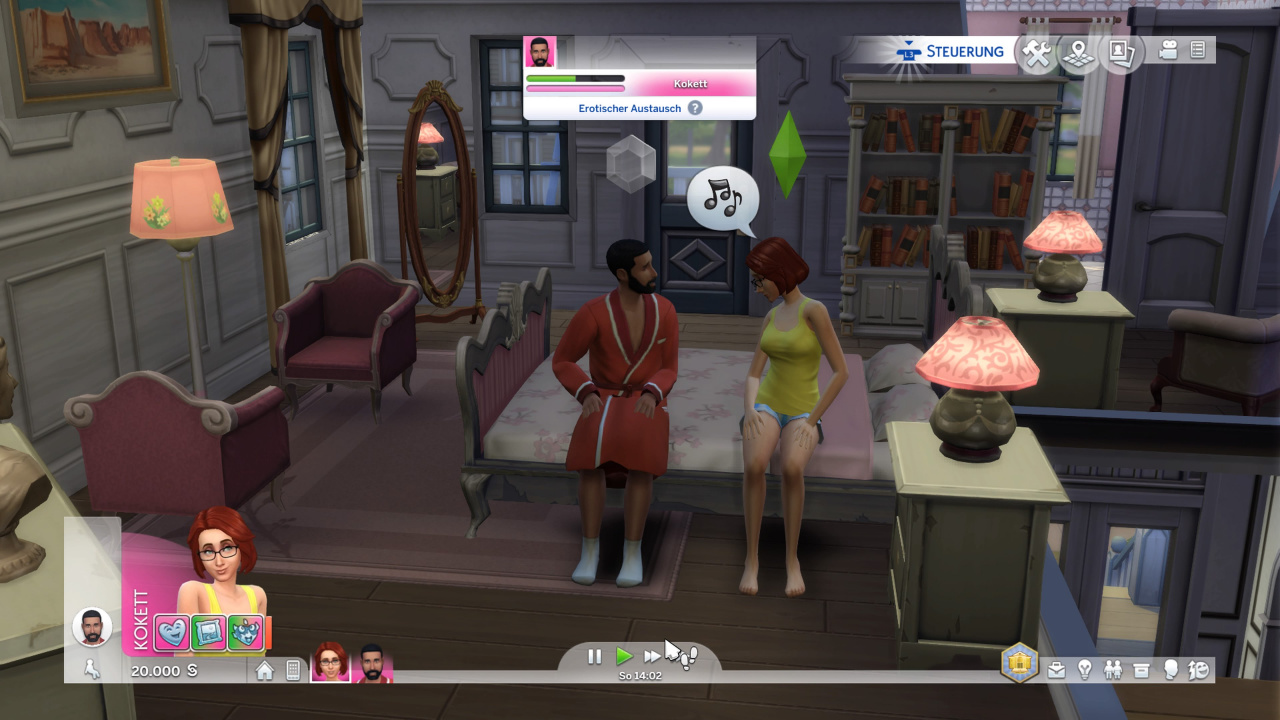This screenshot has width=1280, height=720.
Task: Open the Sim's phone
Action: click(293, 670)
